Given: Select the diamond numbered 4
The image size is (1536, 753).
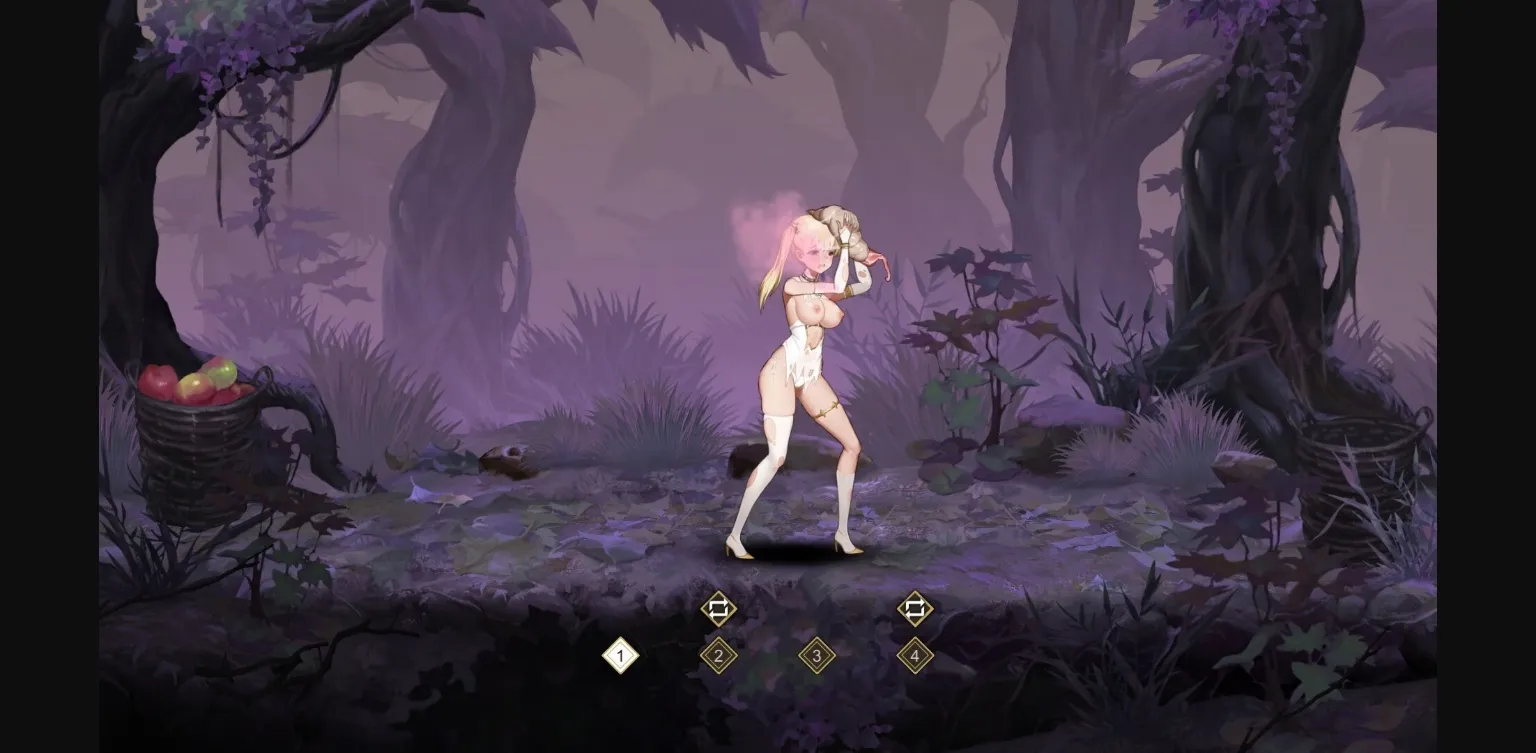Looking at the screenshot, I should 914,657.
